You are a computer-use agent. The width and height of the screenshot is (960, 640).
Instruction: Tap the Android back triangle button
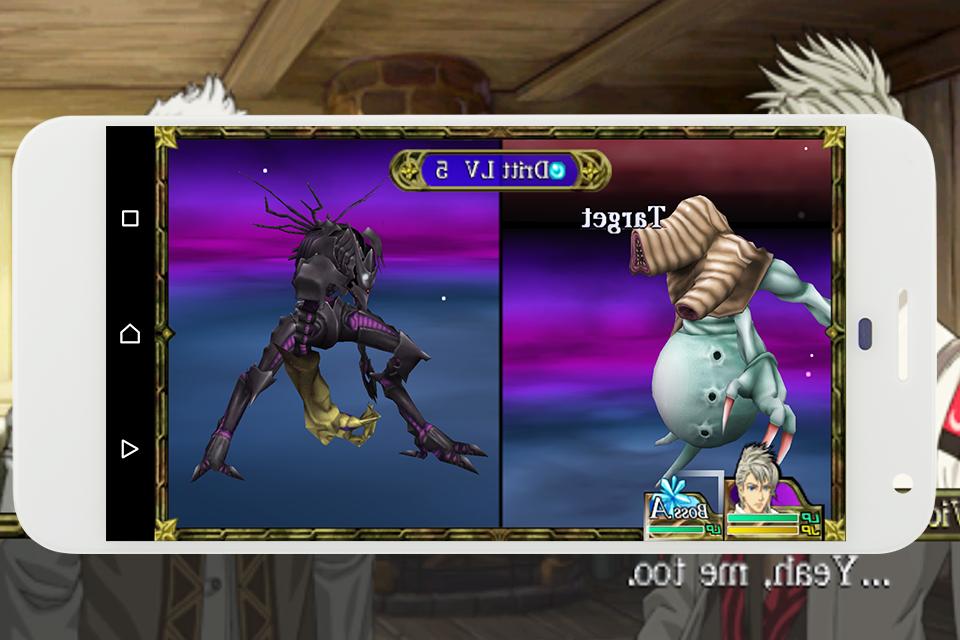point(130,449)
